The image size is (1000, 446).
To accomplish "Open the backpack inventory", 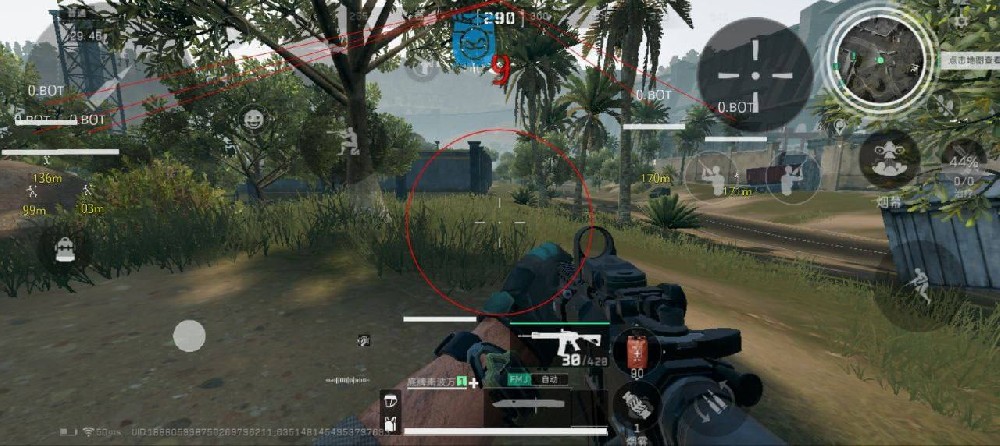I will click(x=66, y=249).
